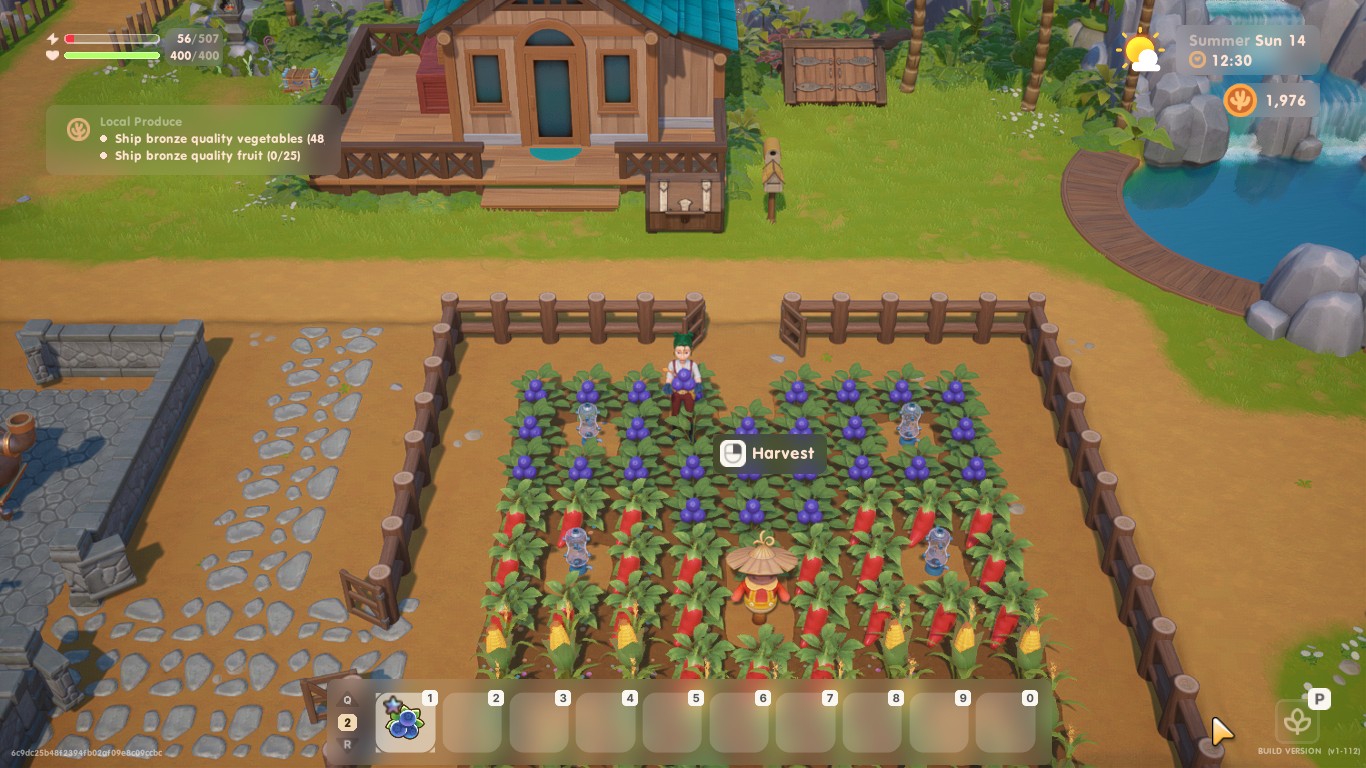Click the heart emblem beside the 12:30 clock
The width and height of the screenshot is (1366, 768).
1196,57
